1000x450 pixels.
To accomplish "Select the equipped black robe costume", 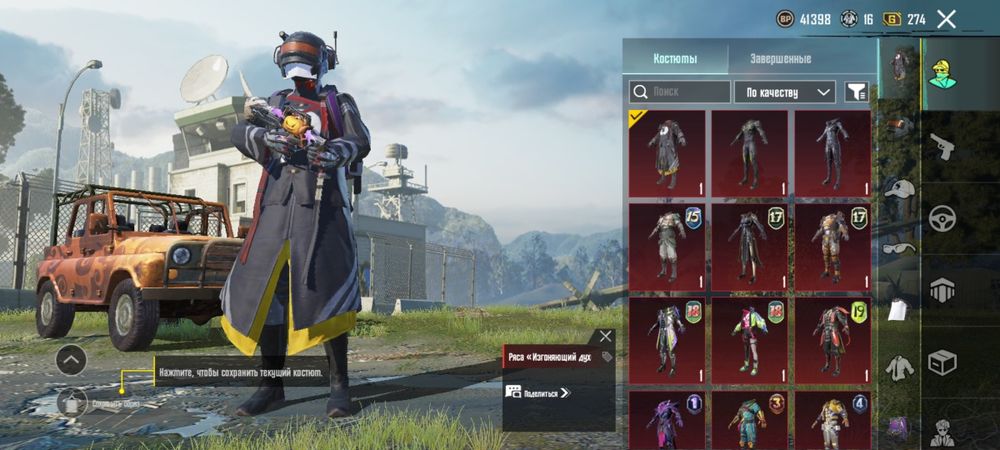I will tap(667, 154).
